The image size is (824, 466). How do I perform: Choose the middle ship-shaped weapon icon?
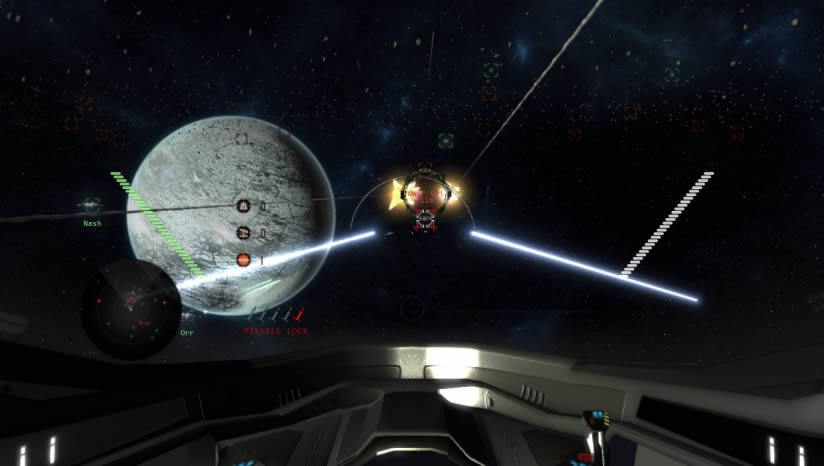tap(243, 233)
